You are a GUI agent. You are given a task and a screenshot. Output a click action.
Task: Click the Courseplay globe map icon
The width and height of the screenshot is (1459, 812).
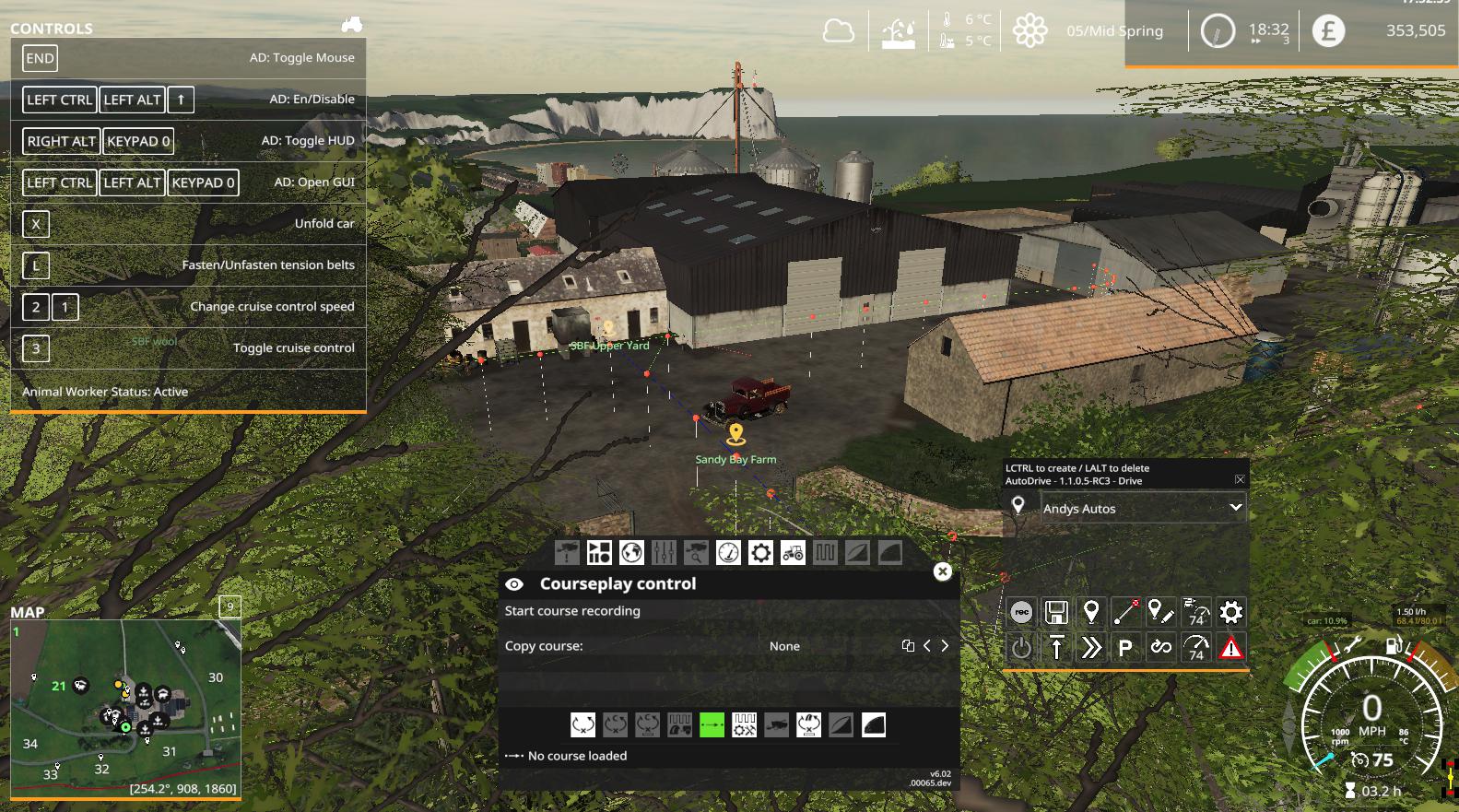(x=632, y=554)
